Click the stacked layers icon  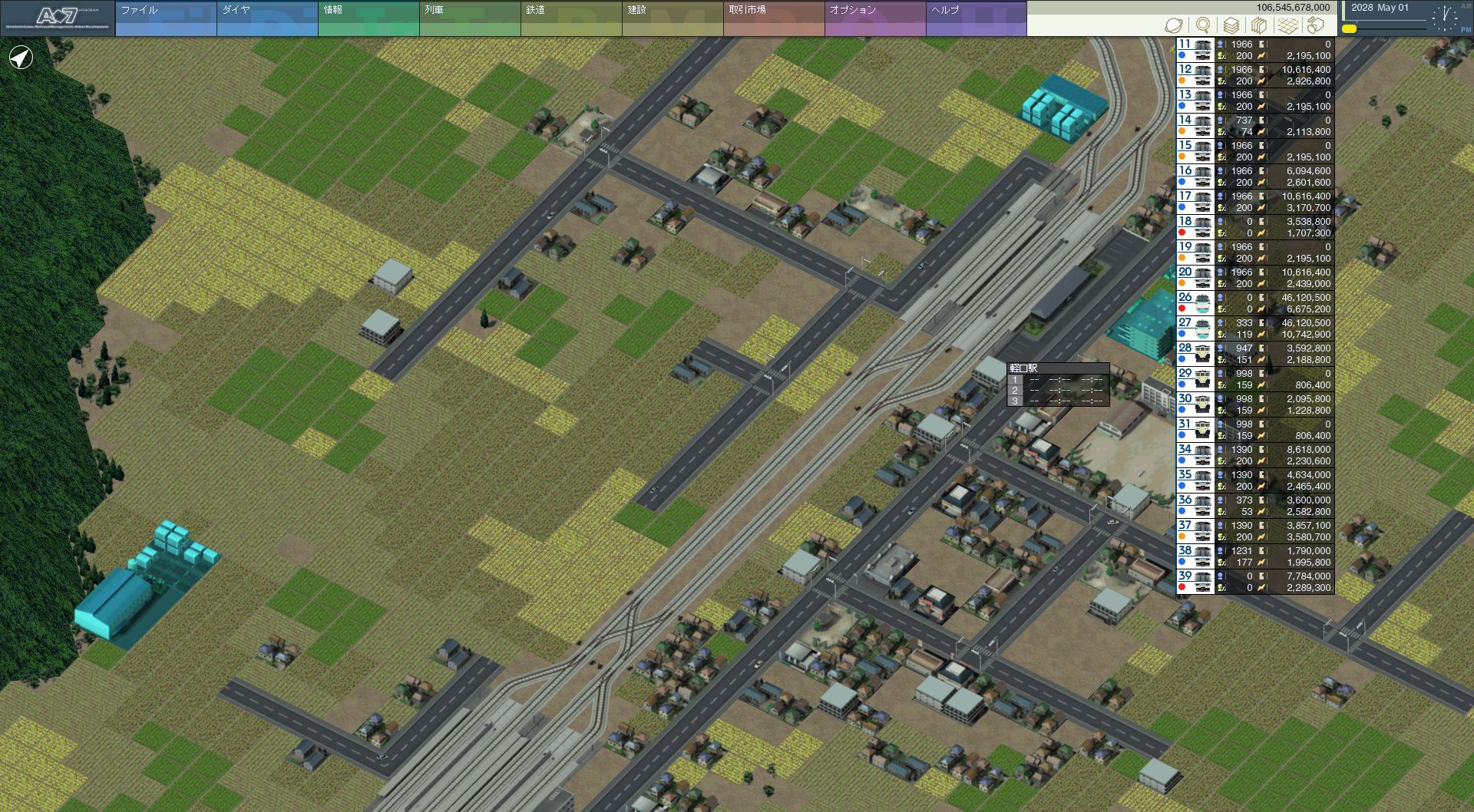pyautogui.click(x=1231, y=25)
